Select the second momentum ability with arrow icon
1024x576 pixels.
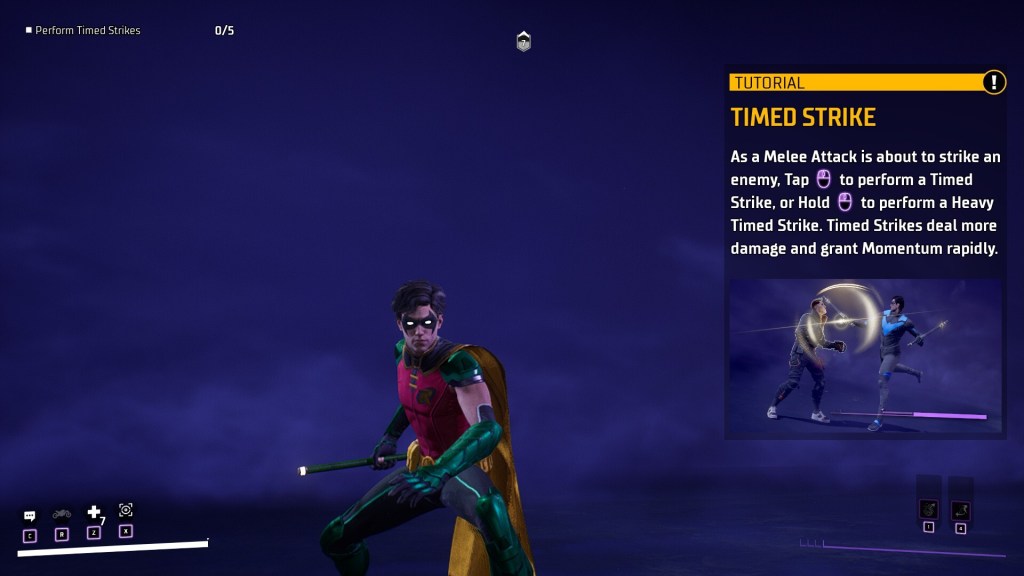[x=960, y=509]
